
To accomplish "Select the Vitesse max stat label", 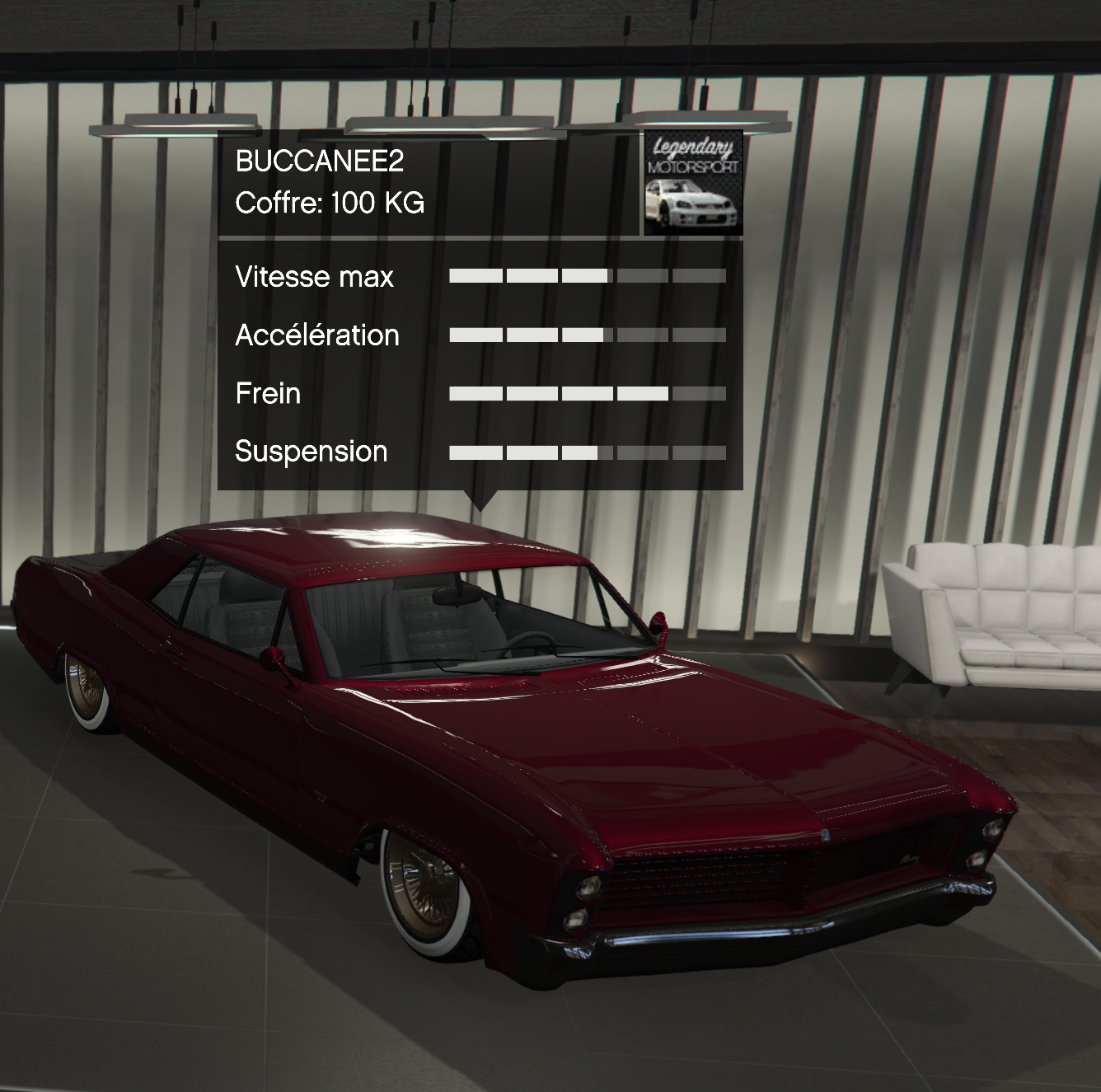I will coord(314,277).
